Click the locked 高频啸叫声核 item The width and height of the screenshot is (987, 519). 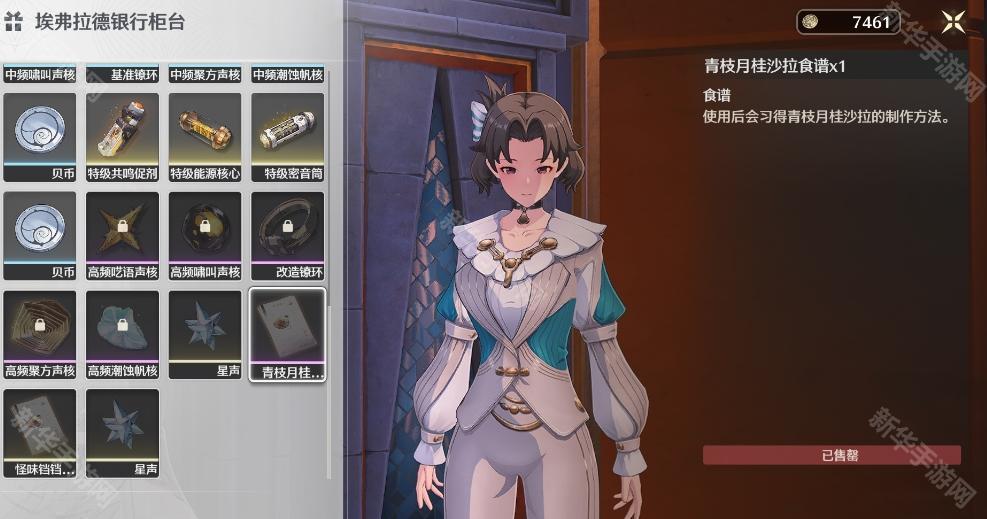[205, 228]
